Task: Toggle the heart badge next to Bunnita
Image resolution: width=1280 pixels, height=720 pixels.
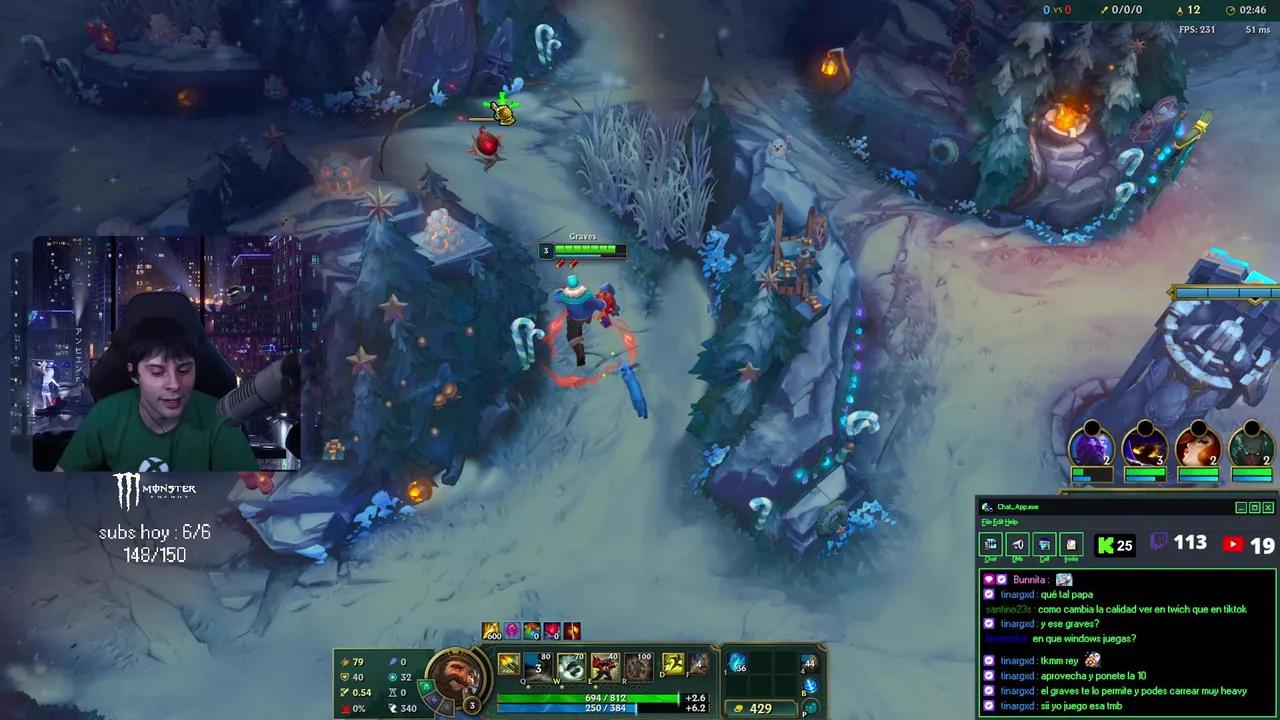Action: coord(988,579)
